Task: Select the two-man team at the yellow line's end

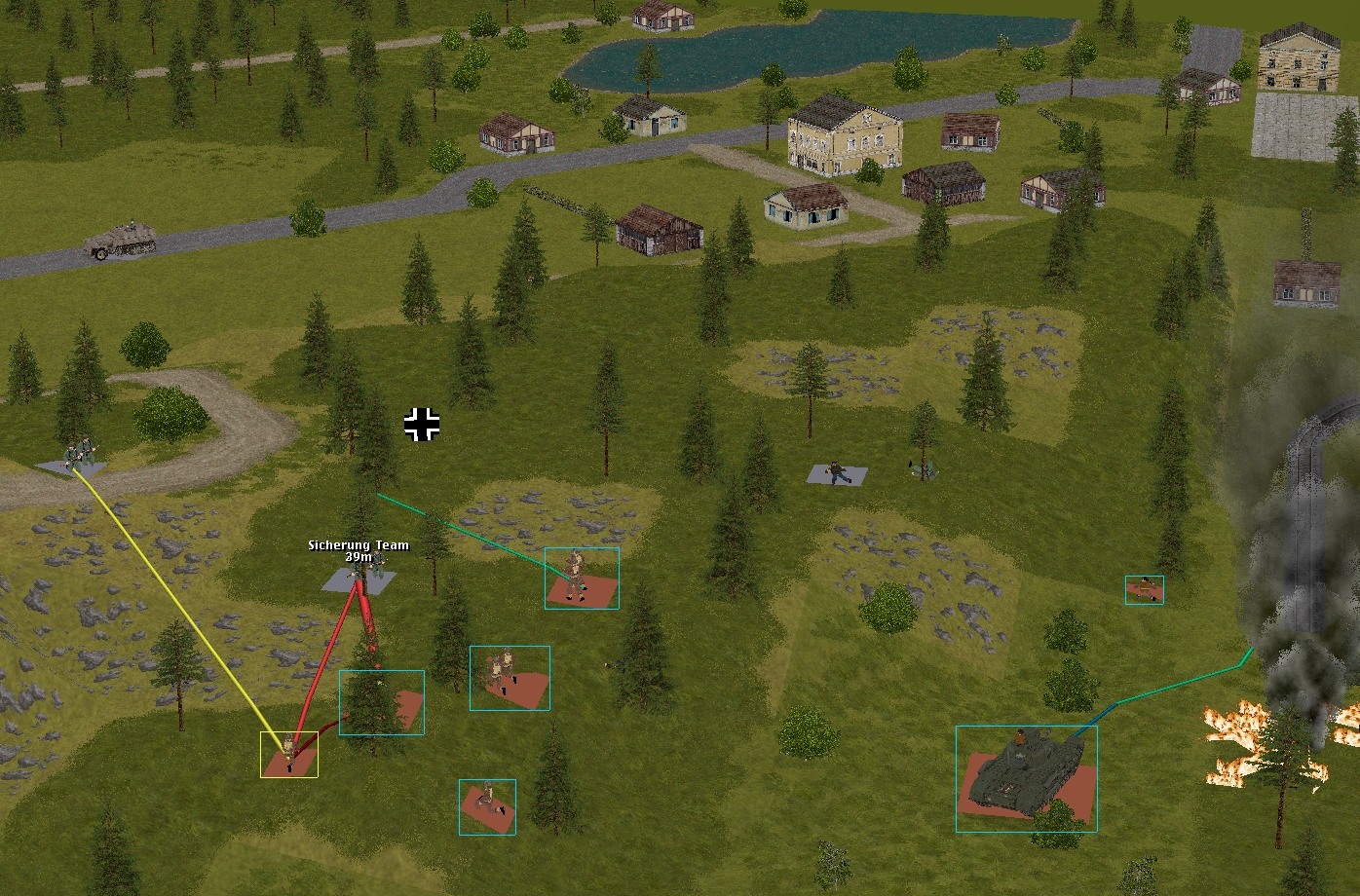Action: pyautogui.click(x=78, y=455)
